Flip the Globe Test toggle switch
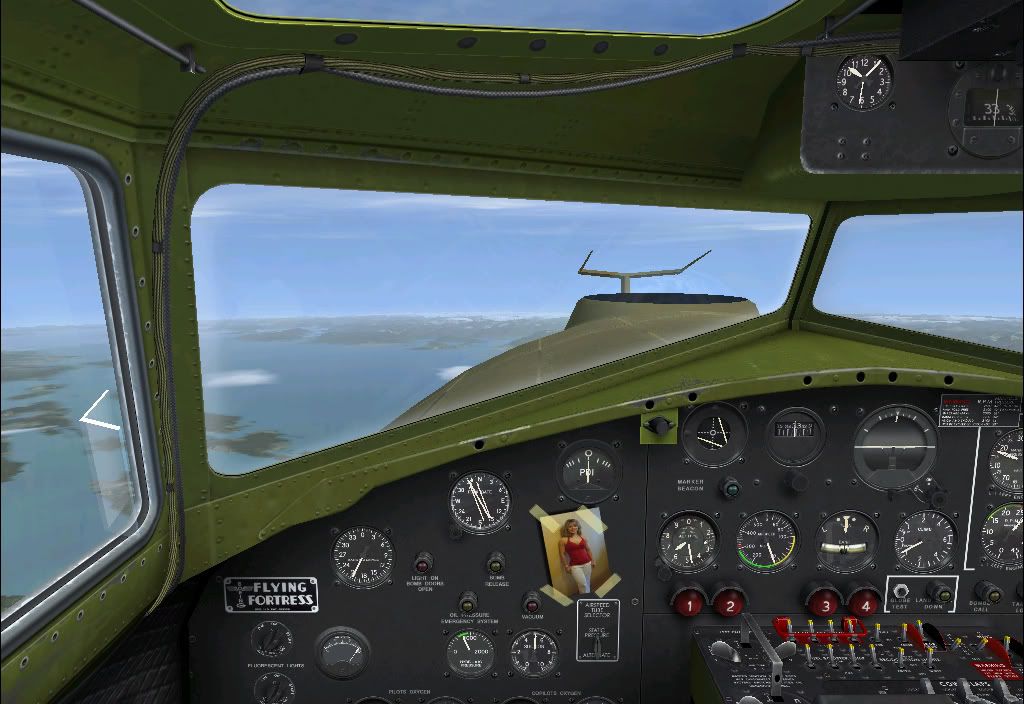This screenshot has width=1024, height=704. point(902,592)
